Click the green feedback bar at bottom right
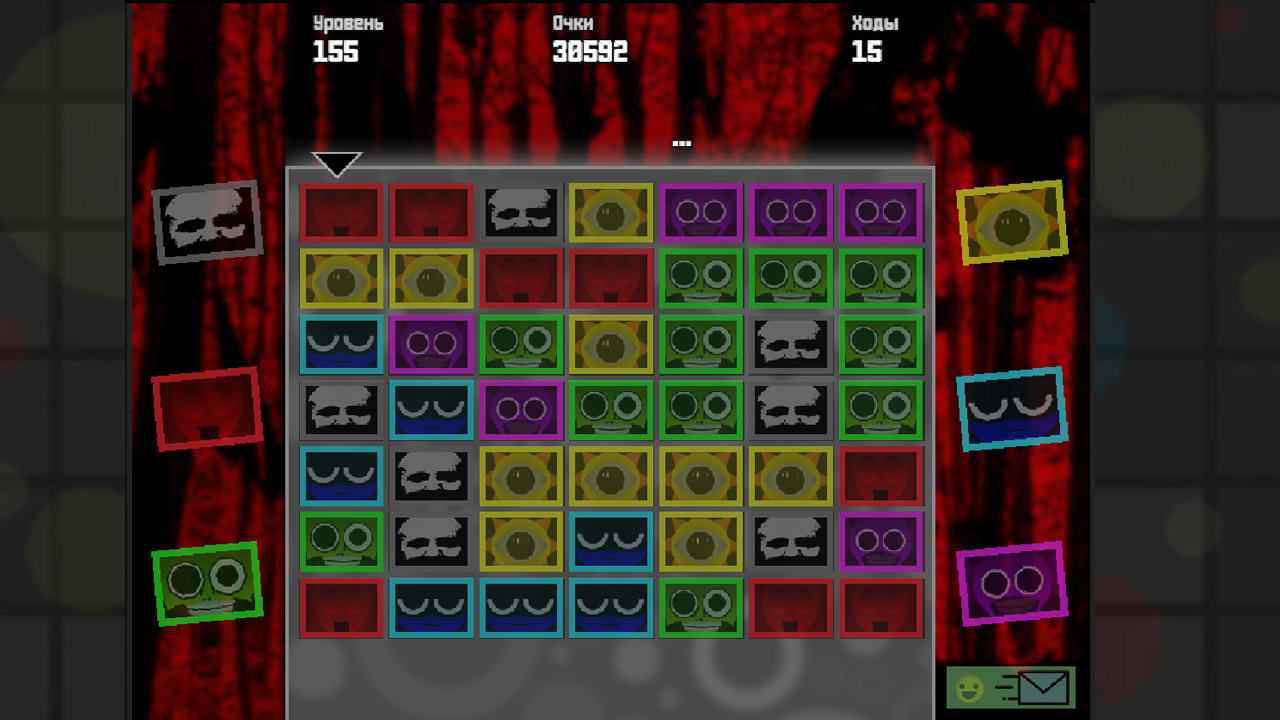The height and width of the screenshot is (720, 1280). pos(1010,688)
